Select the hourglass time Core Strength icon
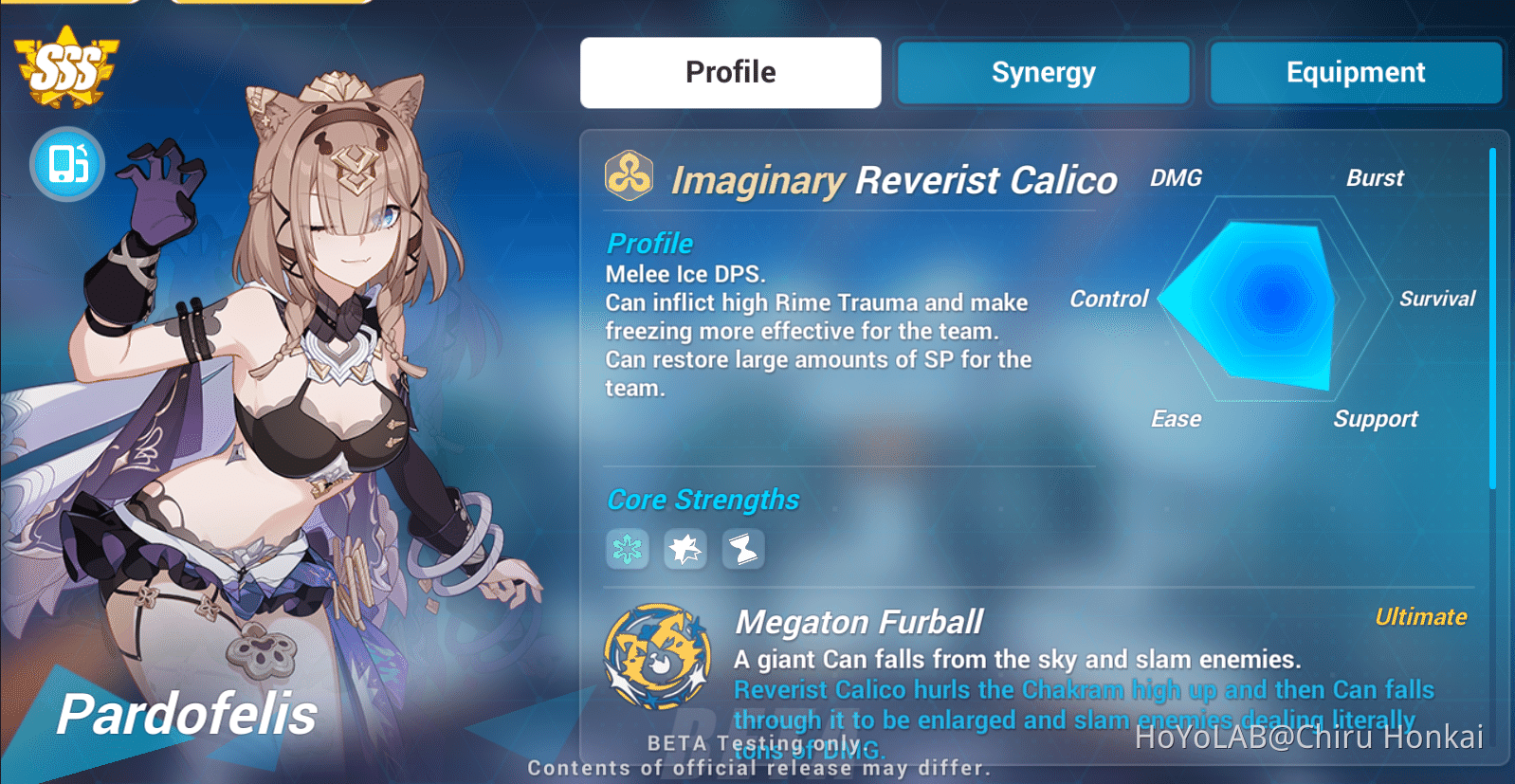 click(743, 548)
